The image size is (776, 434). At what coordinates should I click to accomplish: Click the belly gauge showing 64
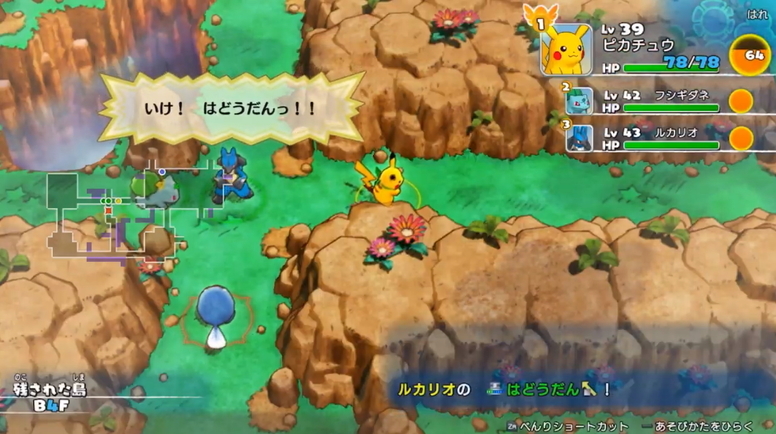(x=751, y=55)
